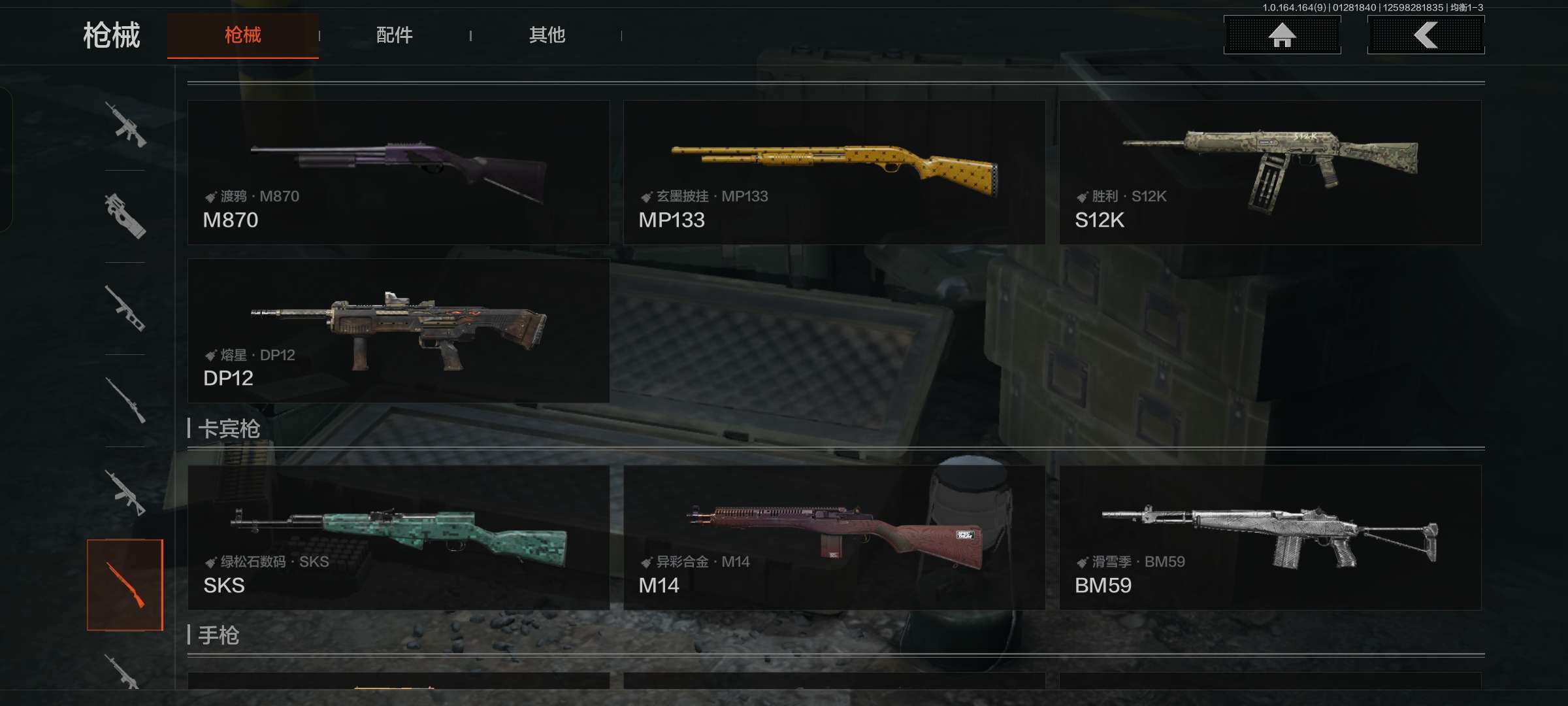
Task: Open the silver BM59 rifle card
Action: [x=1270, y=537]
